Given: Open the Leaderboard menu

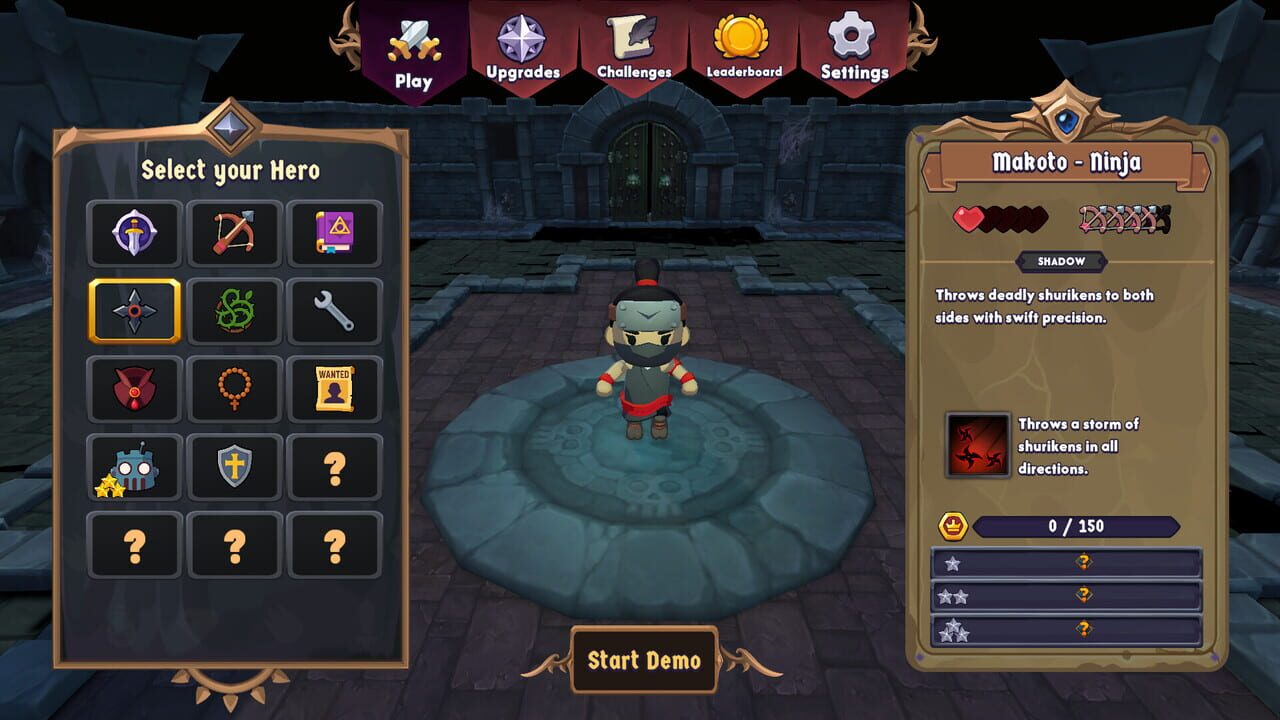Looking at the screenshot, I should pyautogui.click(x=742, y=45).
